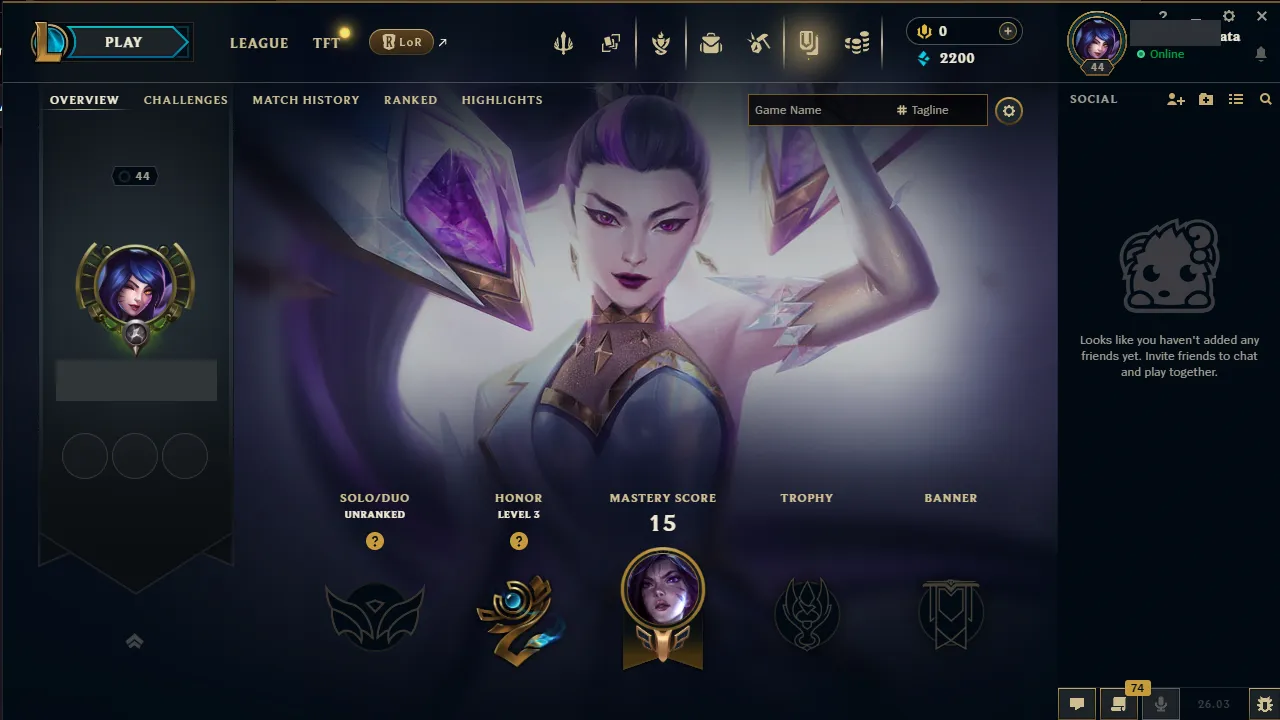This screenshot has width=1280, height=720.
Task: Open player search options via the gear button
Action: click(x=1008, y=110)
